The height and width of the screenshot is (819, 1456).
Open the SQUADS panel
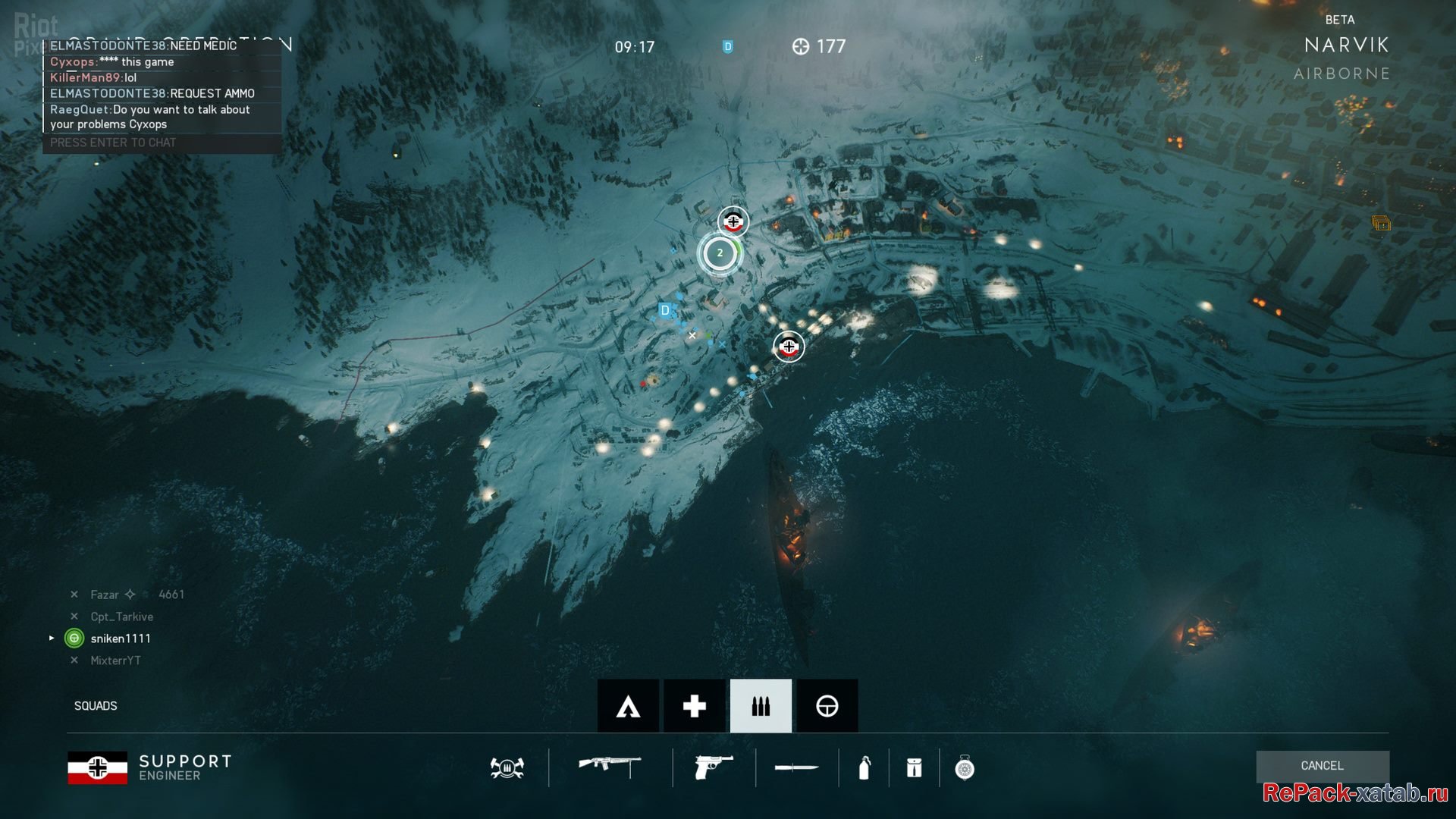(96, 706)
